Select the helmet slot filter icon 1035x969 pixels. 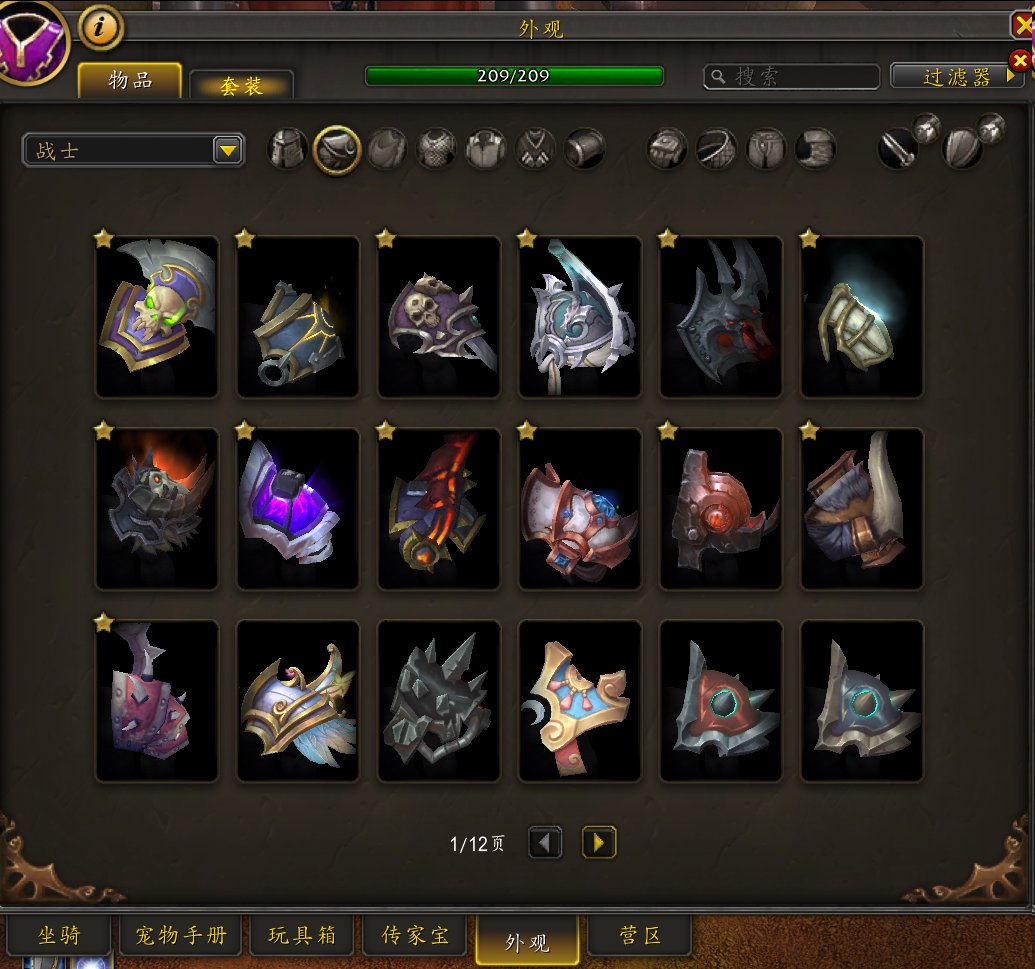(x=287, y=149)
